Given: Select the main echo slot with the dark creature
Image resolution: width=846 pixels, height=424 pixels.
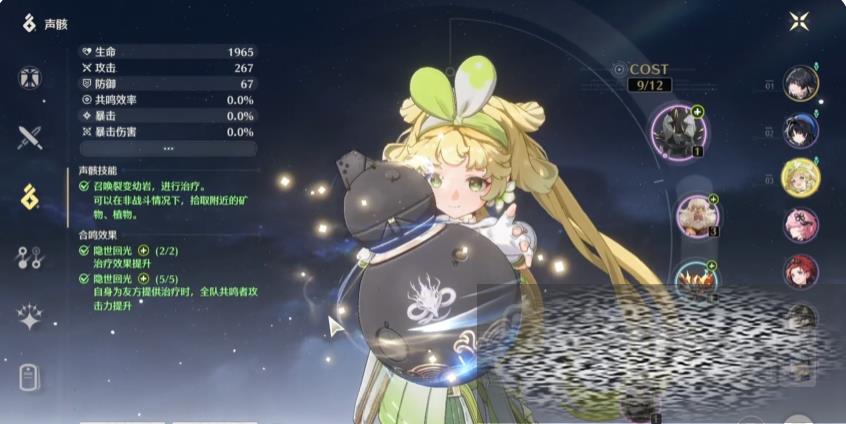Looking at the screenshot, I should (679, 130).
